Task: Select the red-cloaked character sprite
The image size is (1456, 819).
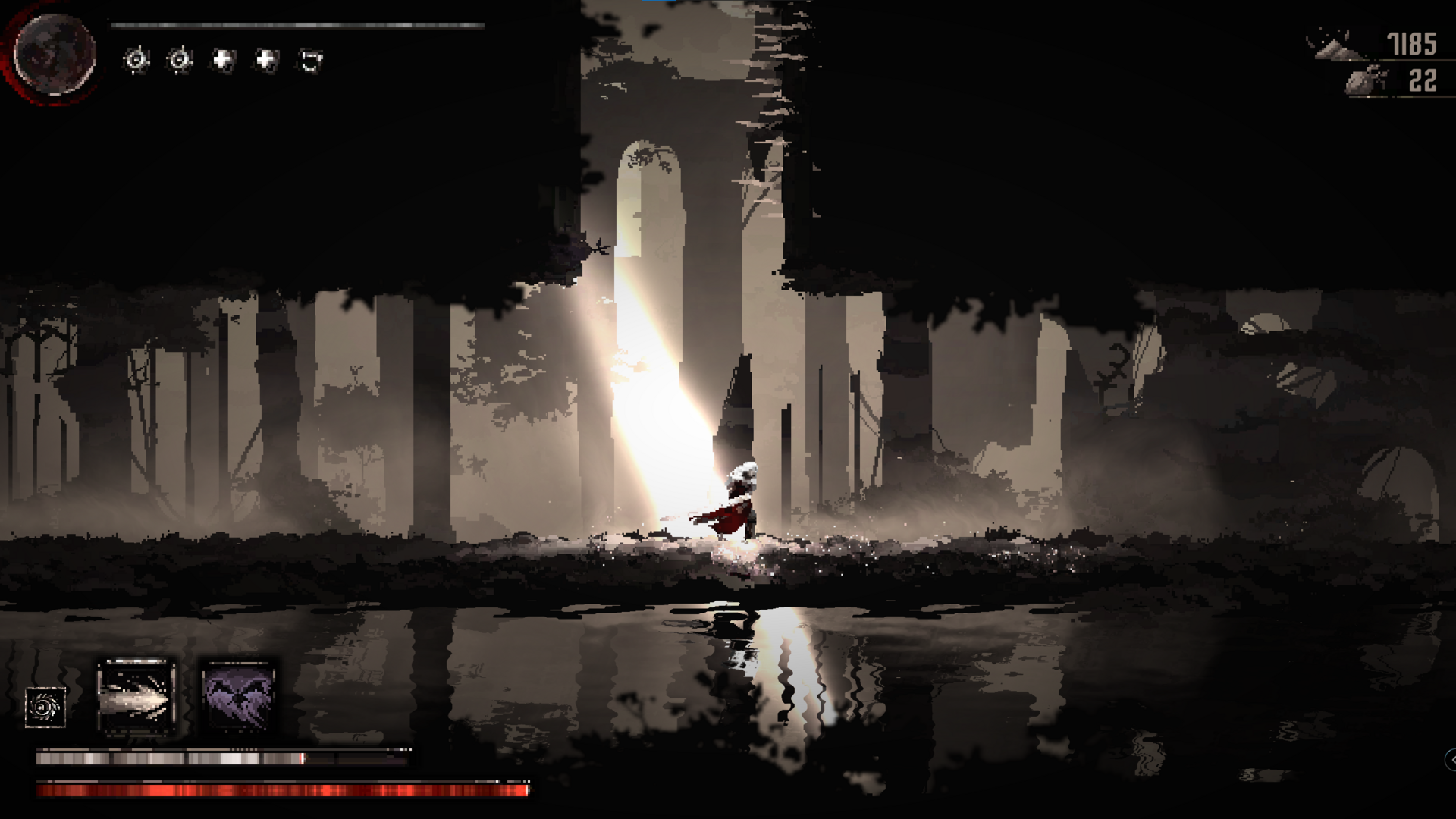Action: (739, 500)
